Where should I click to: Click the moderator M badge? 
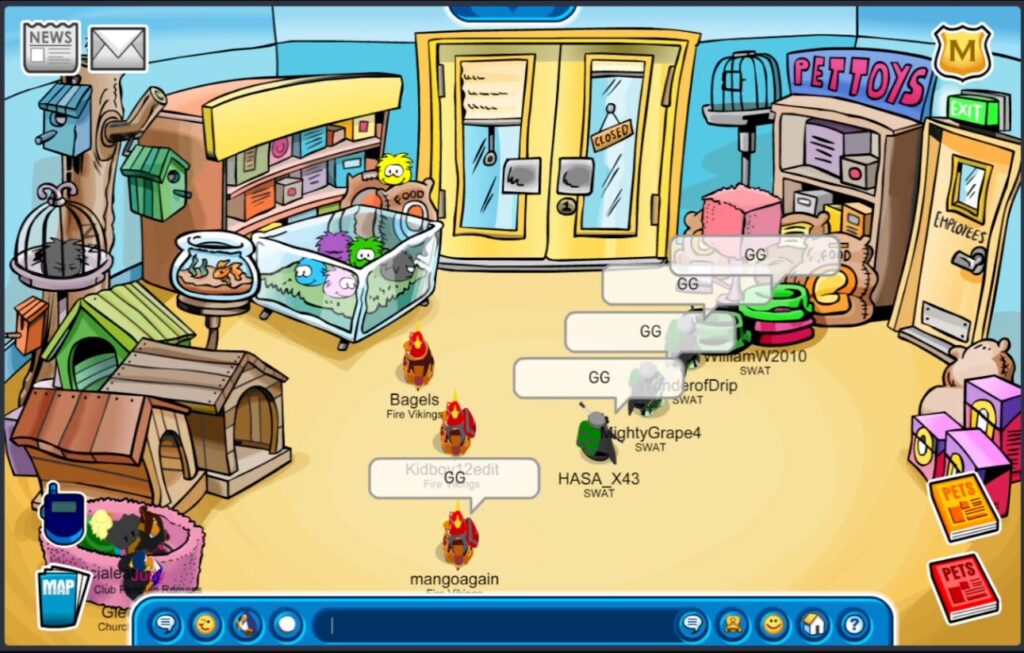(961, 52)
